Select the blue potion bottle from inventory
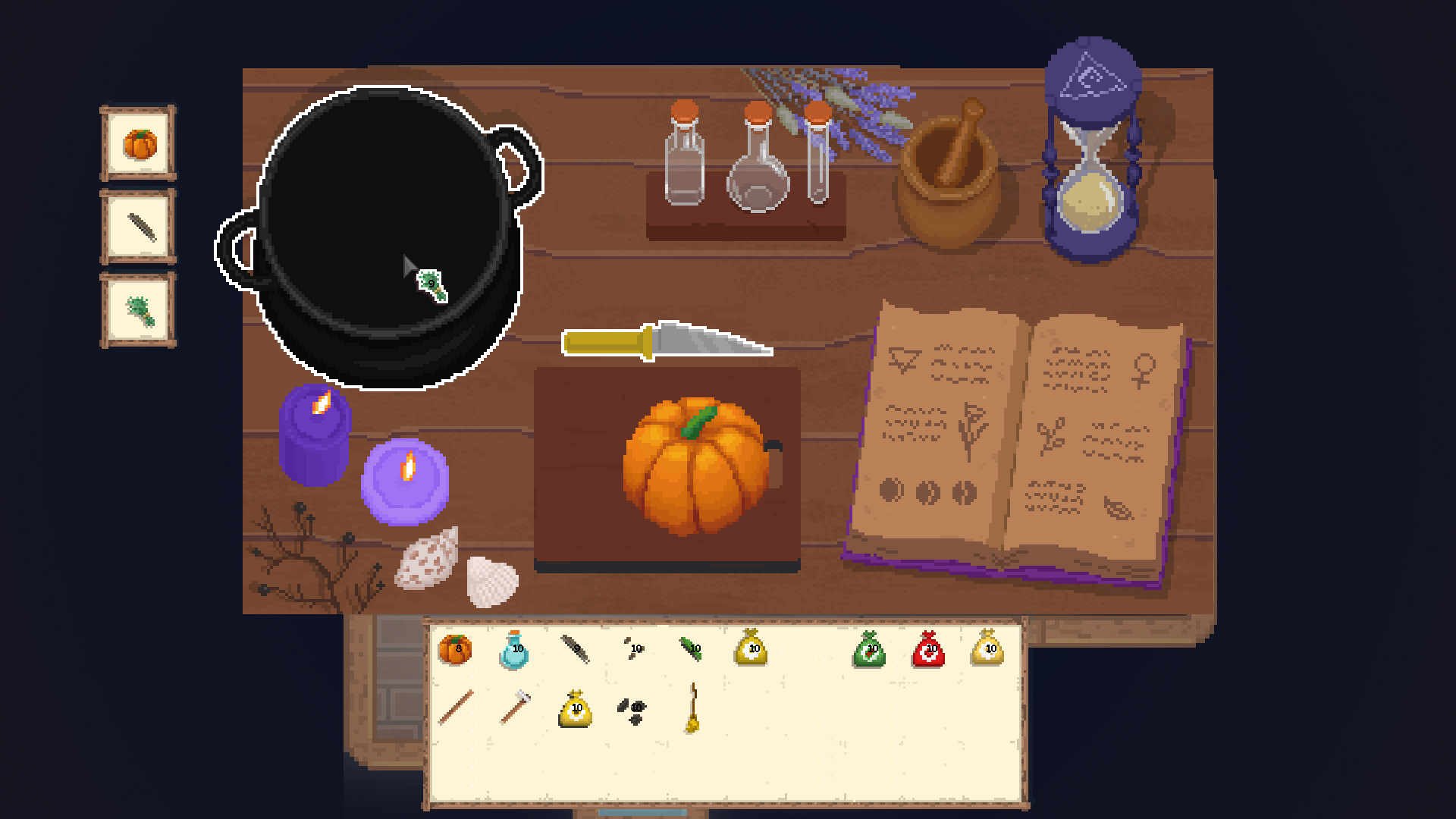 514,649
